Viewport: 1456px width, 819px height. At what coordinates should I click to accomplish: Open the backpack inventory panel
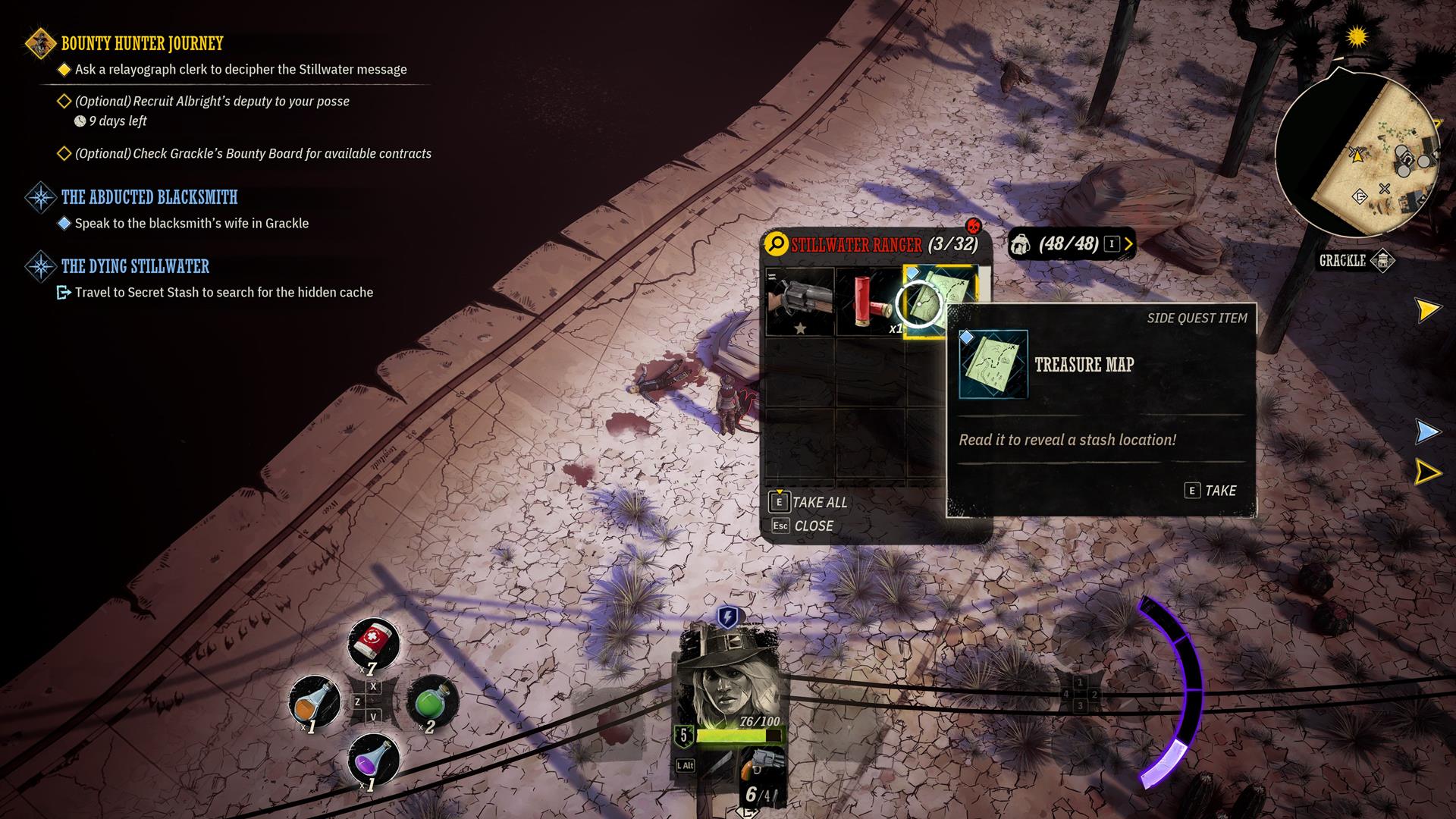(1070, 244)
